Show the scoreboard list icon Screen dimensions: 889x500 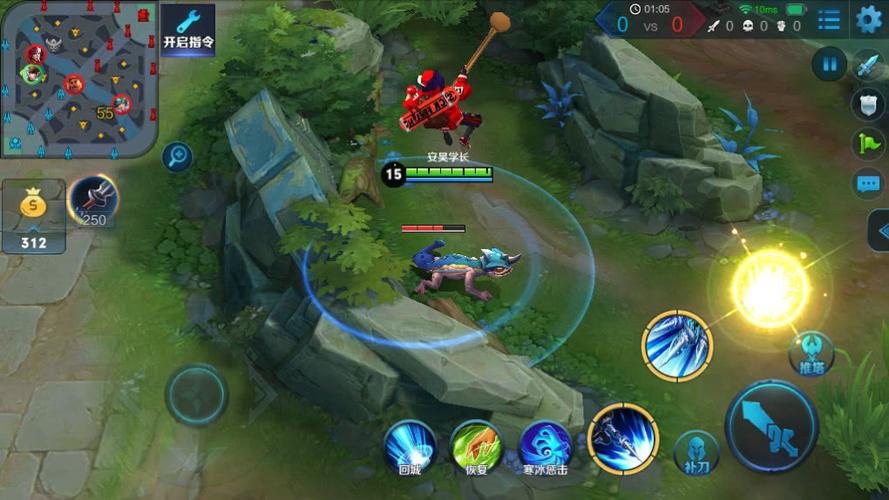tap(829, 19)
